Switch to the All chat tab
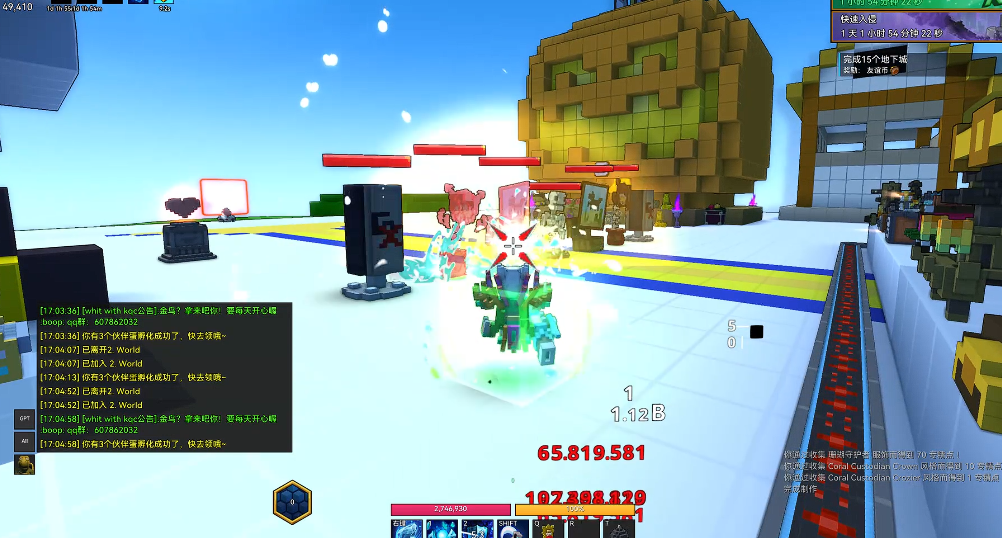This screenshot has width=1002, height=538. coord(25,441)
